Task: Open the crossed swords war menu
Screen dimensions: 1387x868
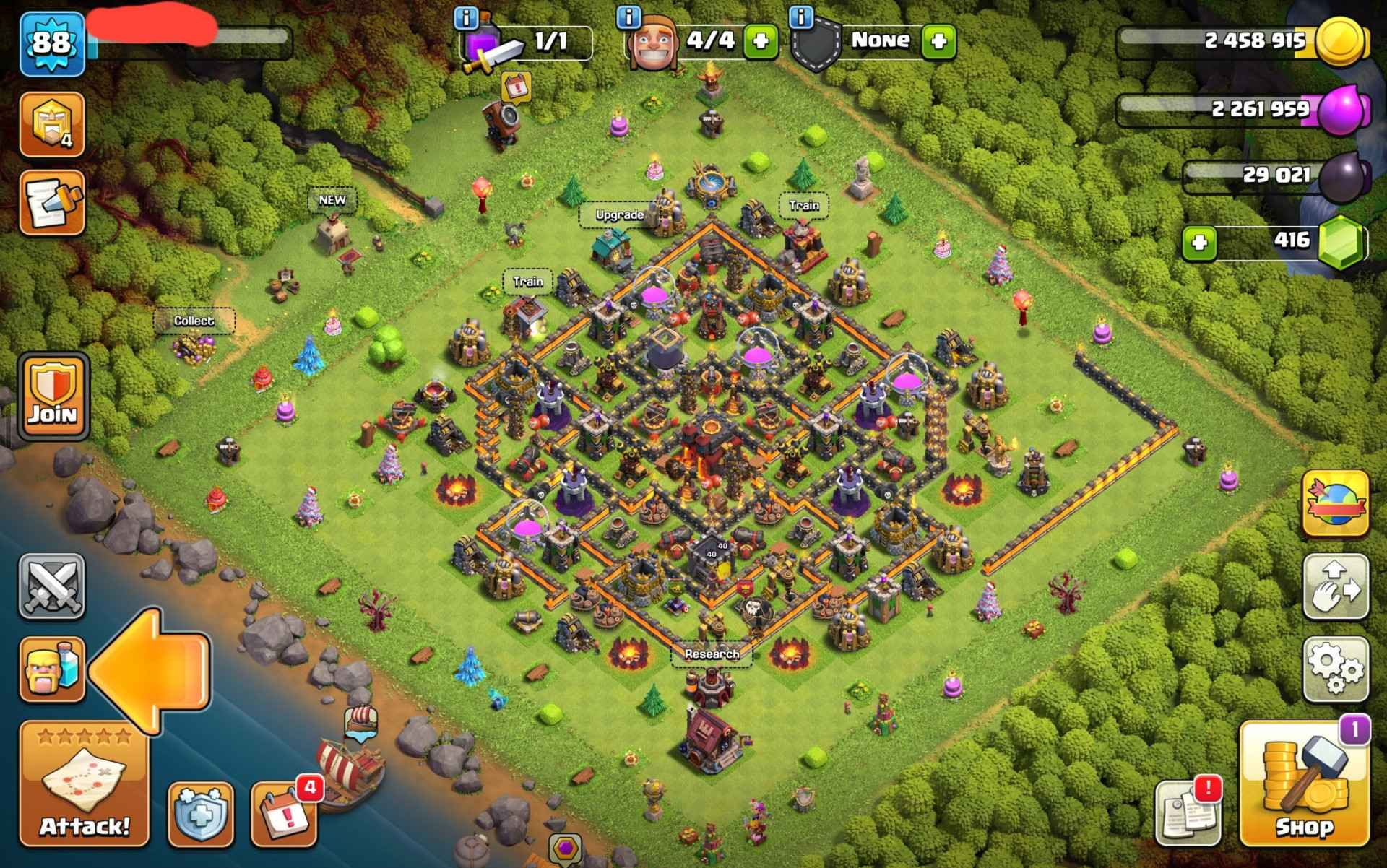Action: point(52,586)
